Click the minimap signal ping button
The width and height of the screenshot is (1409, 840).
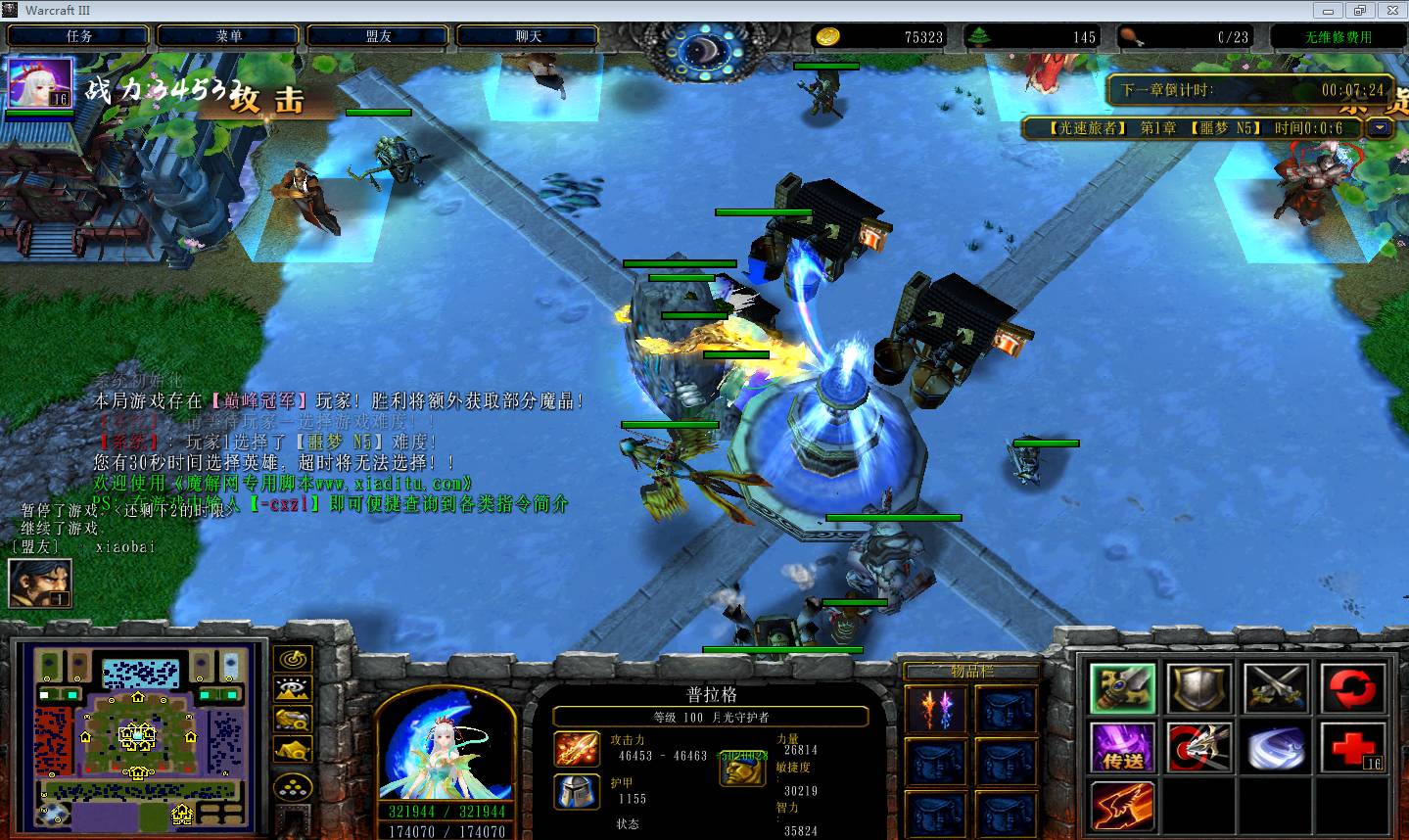(293, 659)
